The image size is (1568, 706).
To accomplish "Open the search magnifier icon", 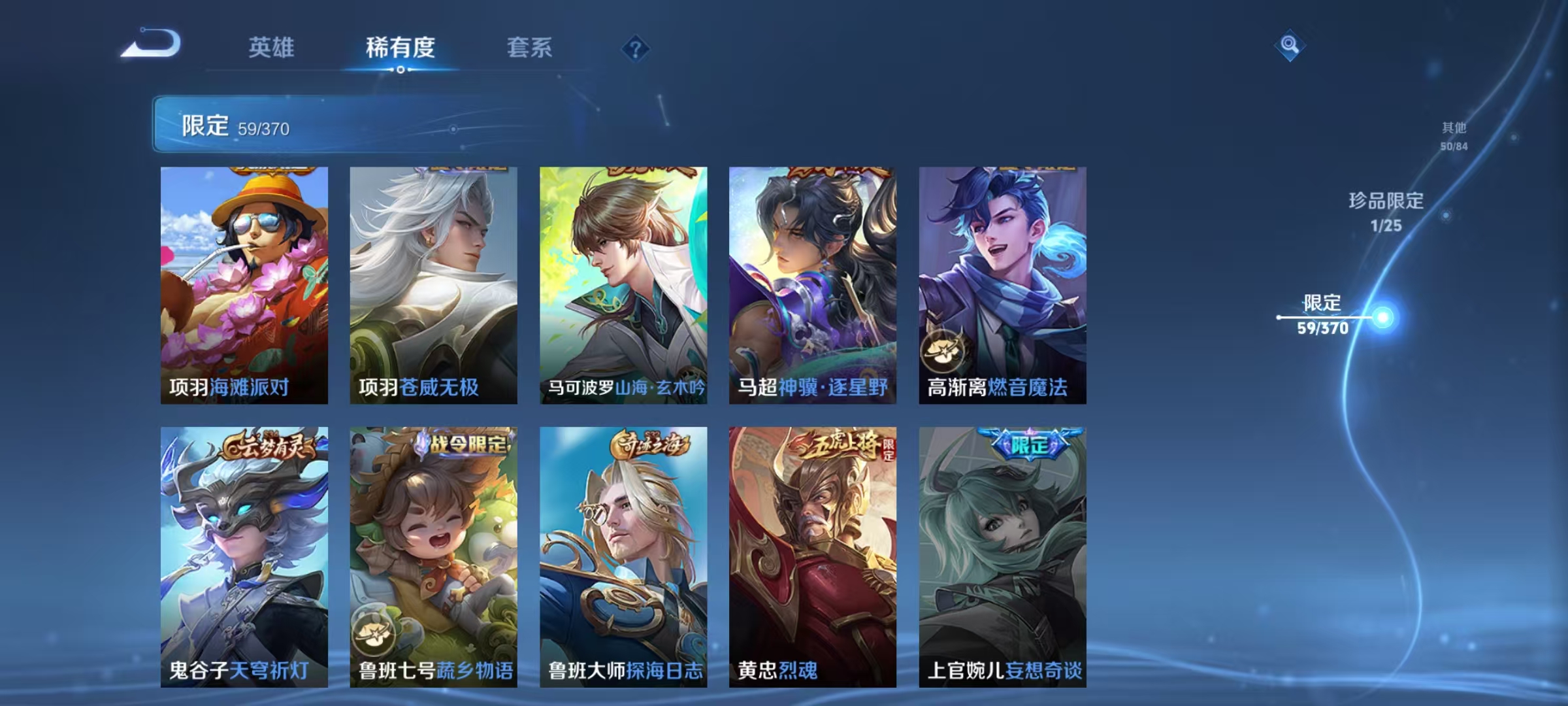I will coord(1288,44).
